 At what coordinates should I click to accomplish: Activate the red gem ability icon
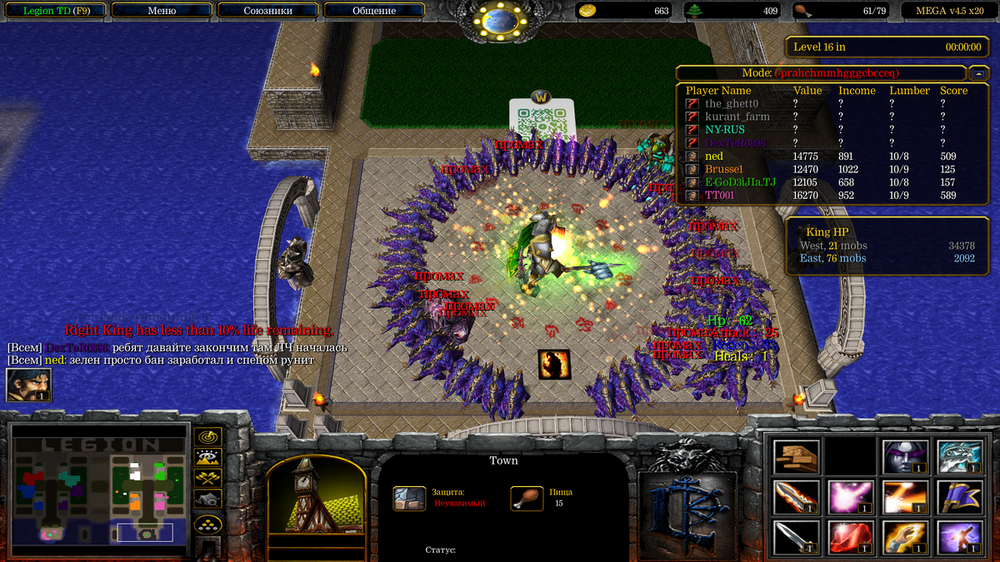[850, 537]
